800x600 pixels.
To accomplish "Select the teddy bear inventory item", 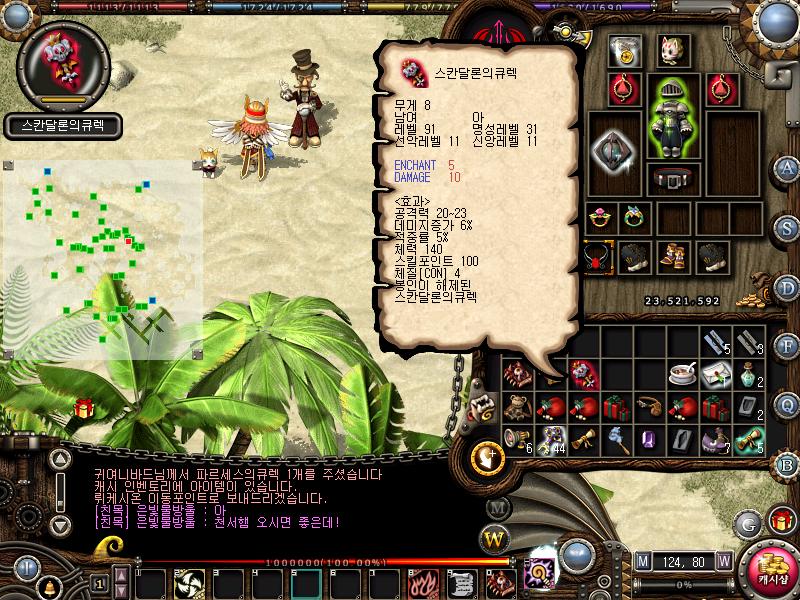I will coord(518,408).
